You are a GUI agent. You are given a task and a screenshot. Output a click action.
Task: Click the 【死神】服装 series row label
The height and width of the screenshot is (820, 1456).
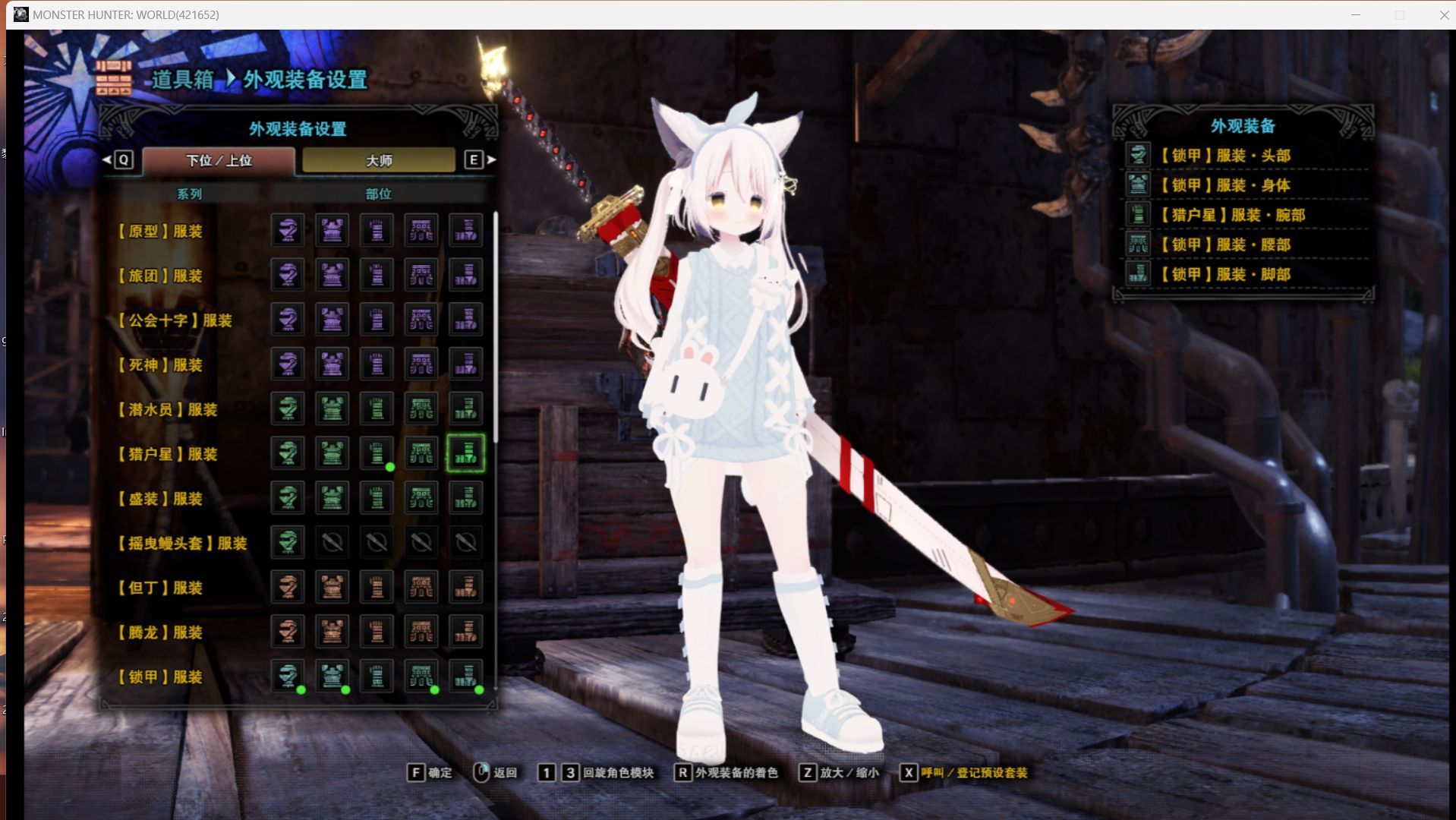(x=161, y=365)
